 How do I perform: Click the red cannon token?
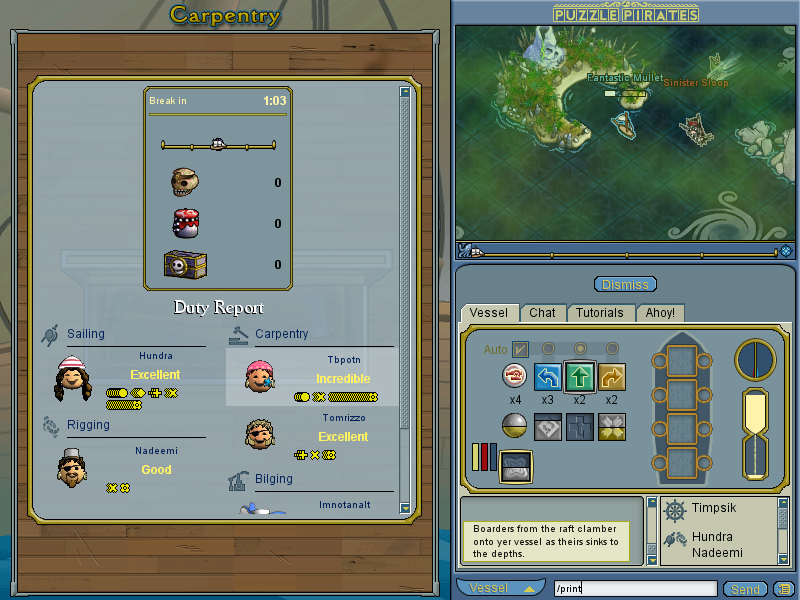pyautogui.click(x=515, y=376)
